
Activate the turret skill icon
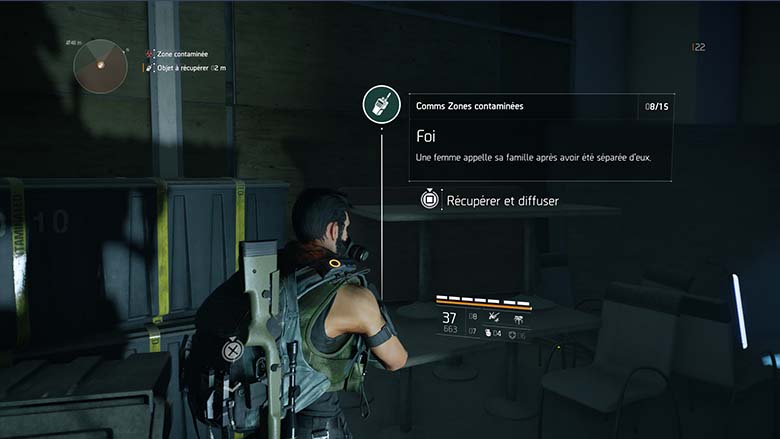pyautogui.click(x=518, y=318)
